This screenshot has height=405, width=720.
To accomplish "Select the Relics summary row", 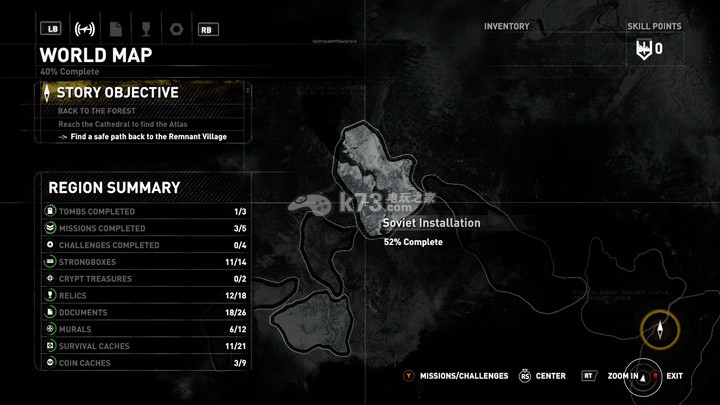I will (145, 296).
